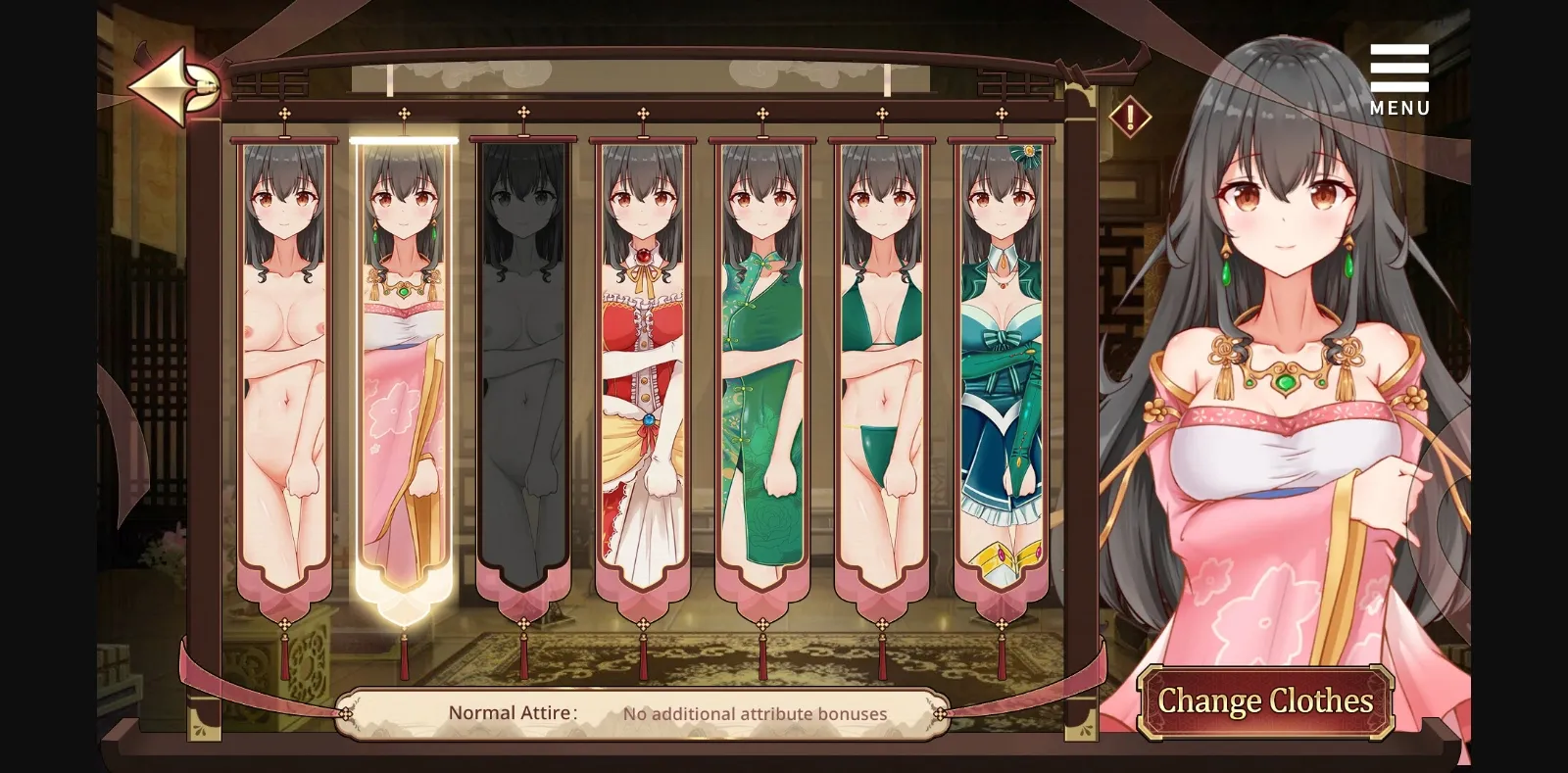Select the nude attire banner

(284, 362)
